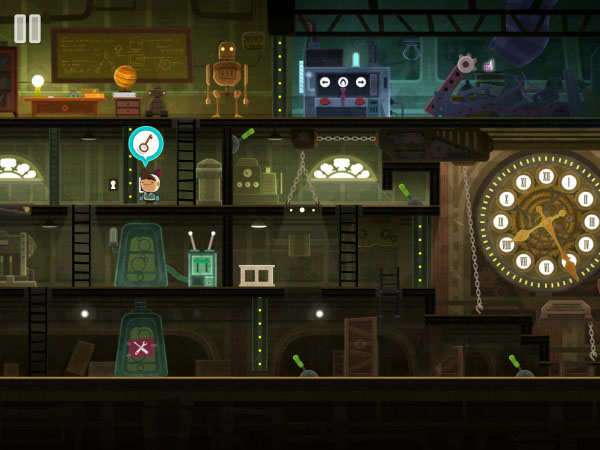Tap the key speech bubble above the character
This screenshot has height=450, width=600.
146,144
